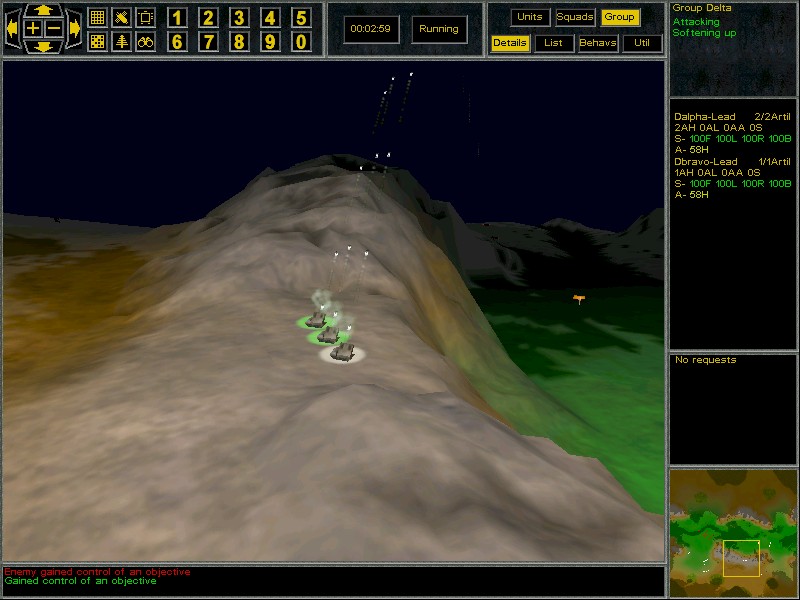Zoom in with the plus button
Image resolution: width=800 pixels, height=600 pixels.
34,29
